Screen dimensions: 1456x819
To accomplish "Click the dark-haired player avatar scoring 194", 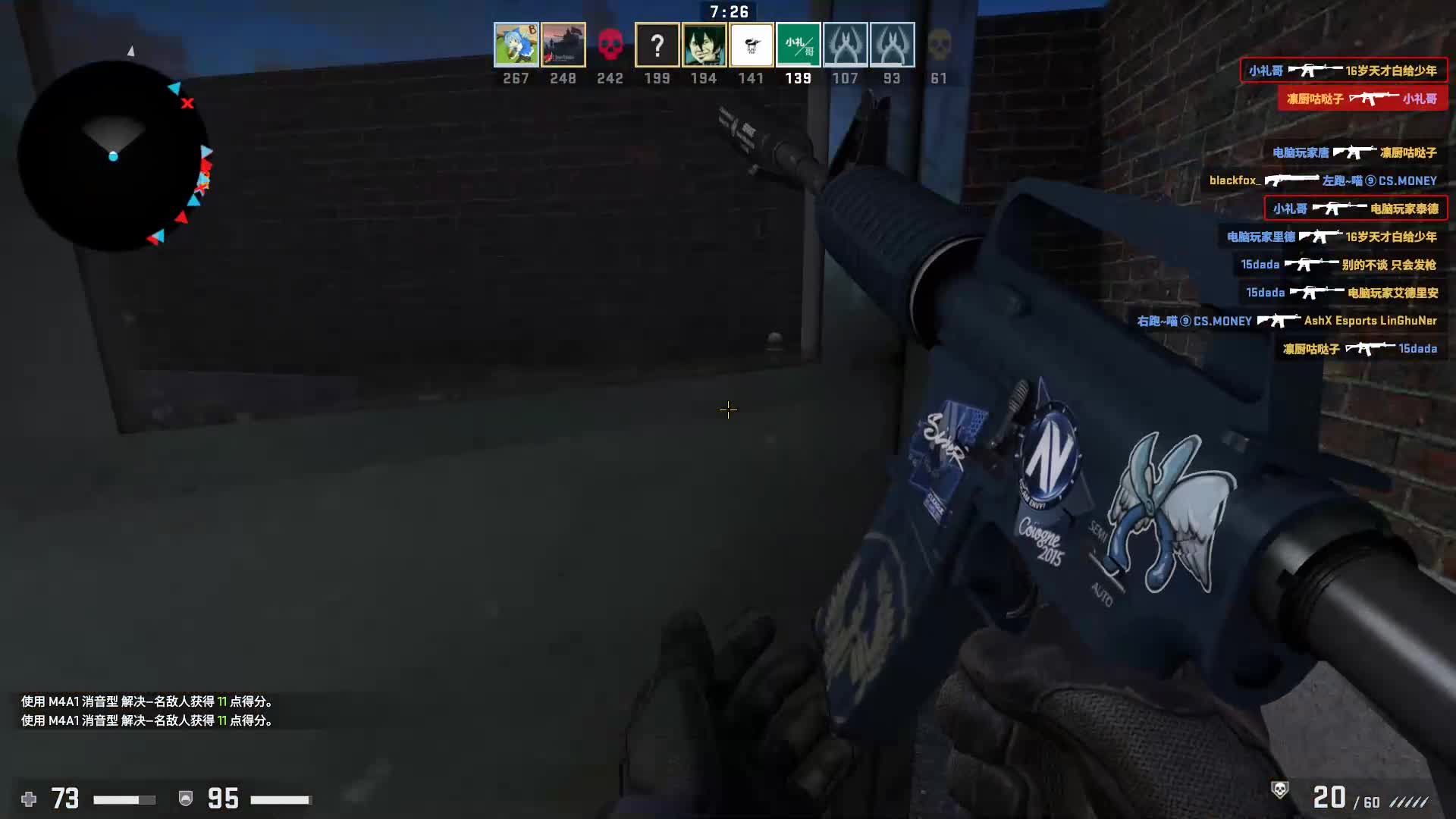I will point(704,45).
